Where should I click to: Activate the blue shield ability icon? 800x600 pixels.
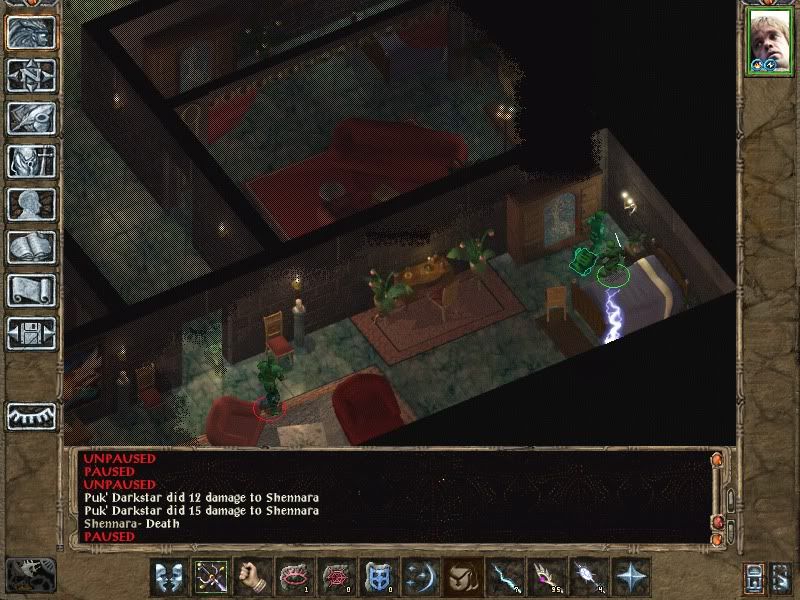(380, 577)
